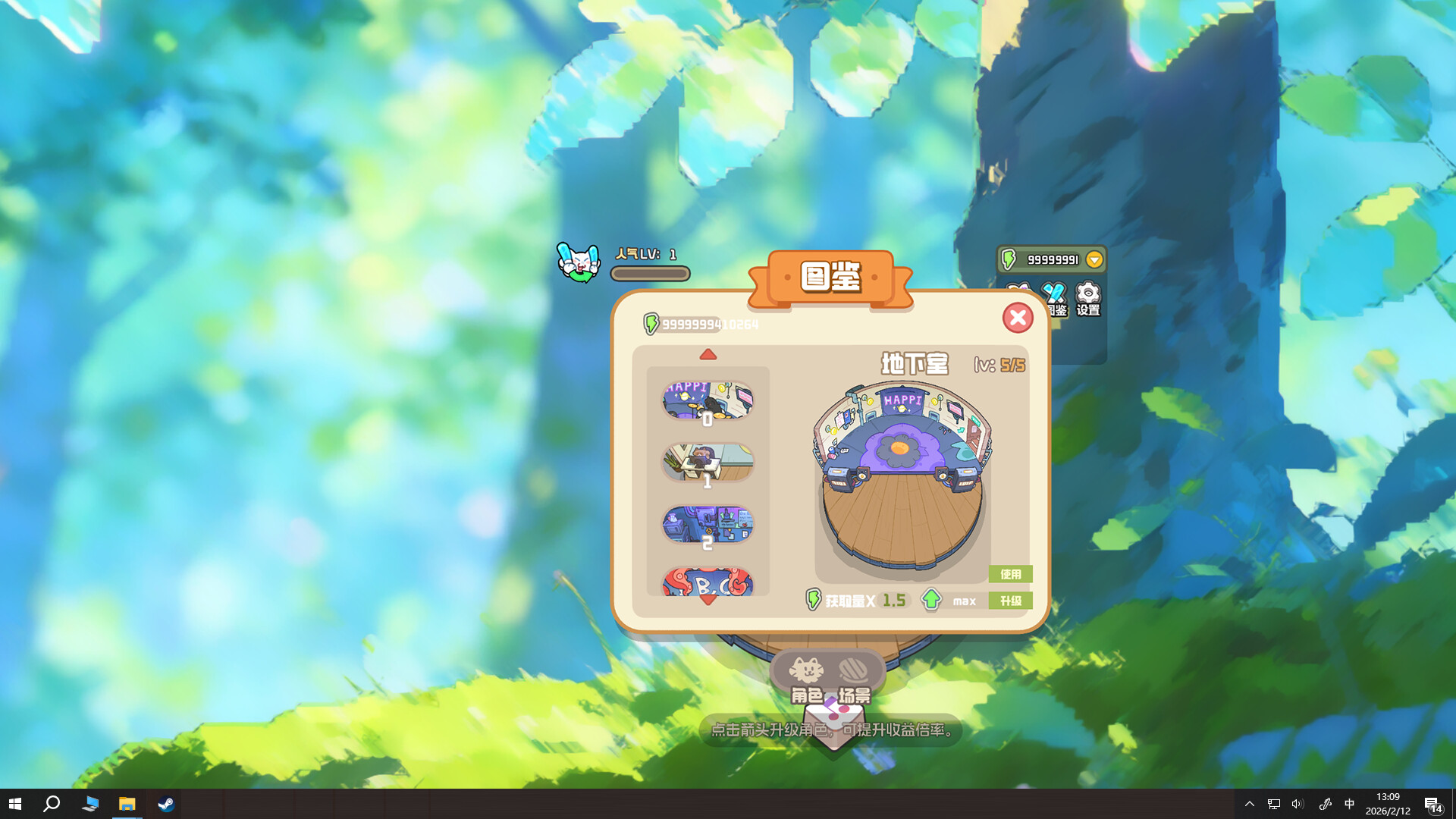Viewport: 1456px width, 819px height.
Task: Open Steam from the taskbar
Action: pos(166,805)
